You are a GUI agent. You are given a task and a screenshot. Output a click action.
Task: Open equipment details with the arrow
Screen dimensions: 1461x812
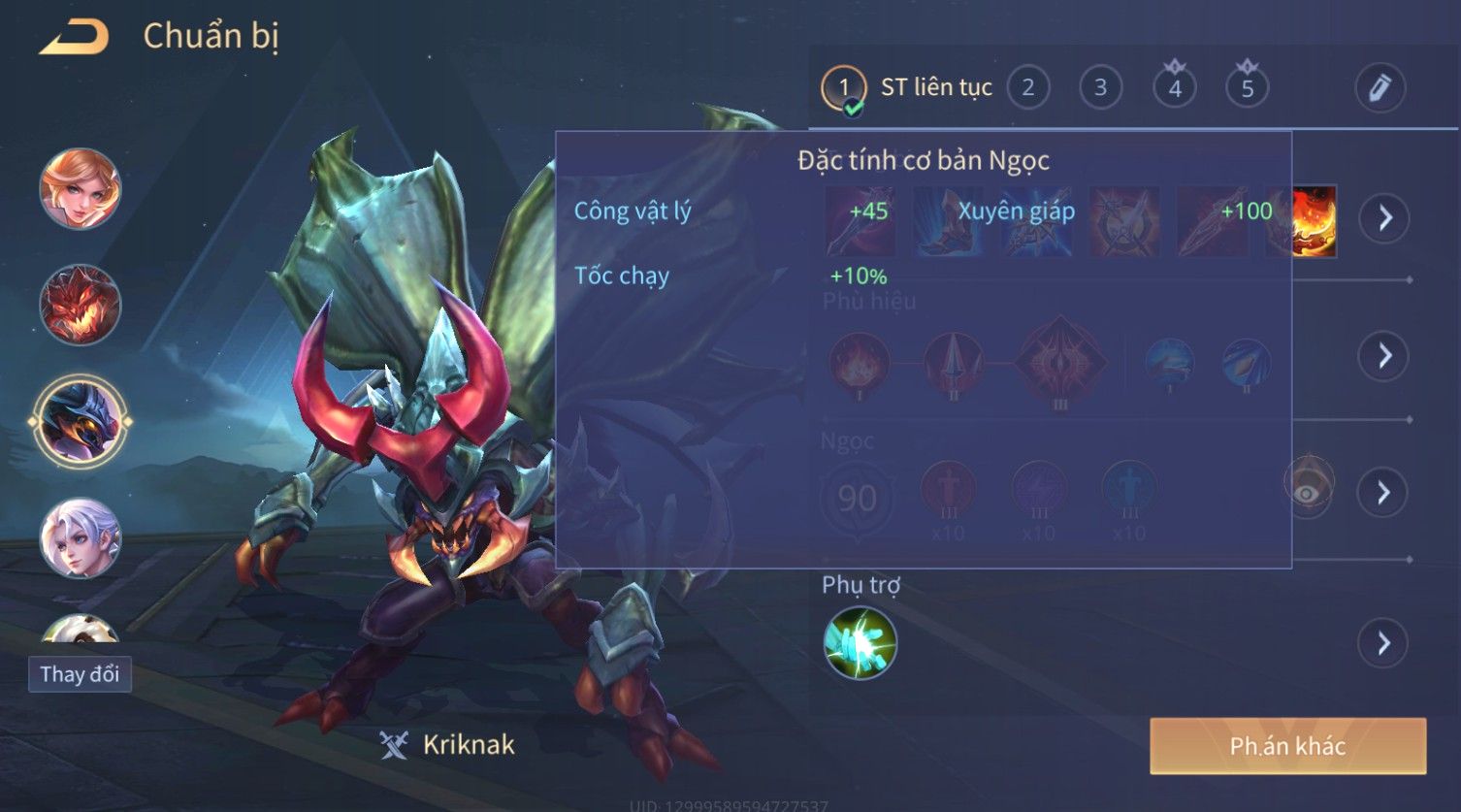tap(1384, 218)
